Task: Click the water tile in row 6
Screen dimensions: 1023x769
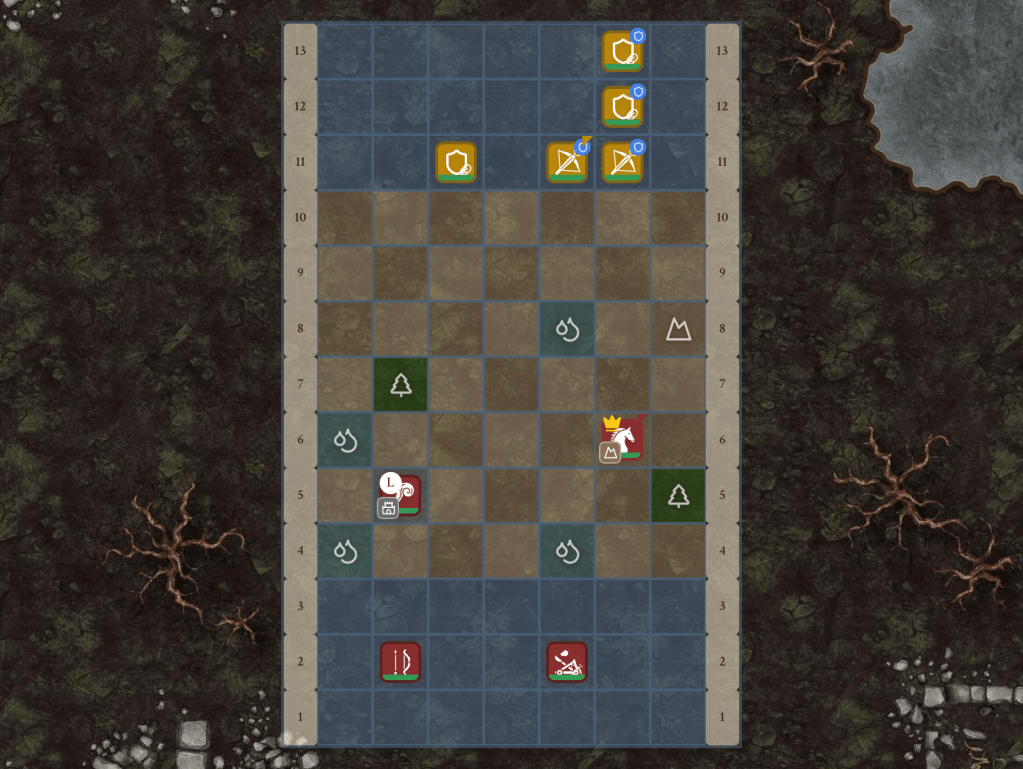Action: pyautogui.click(x=345, y=440)
